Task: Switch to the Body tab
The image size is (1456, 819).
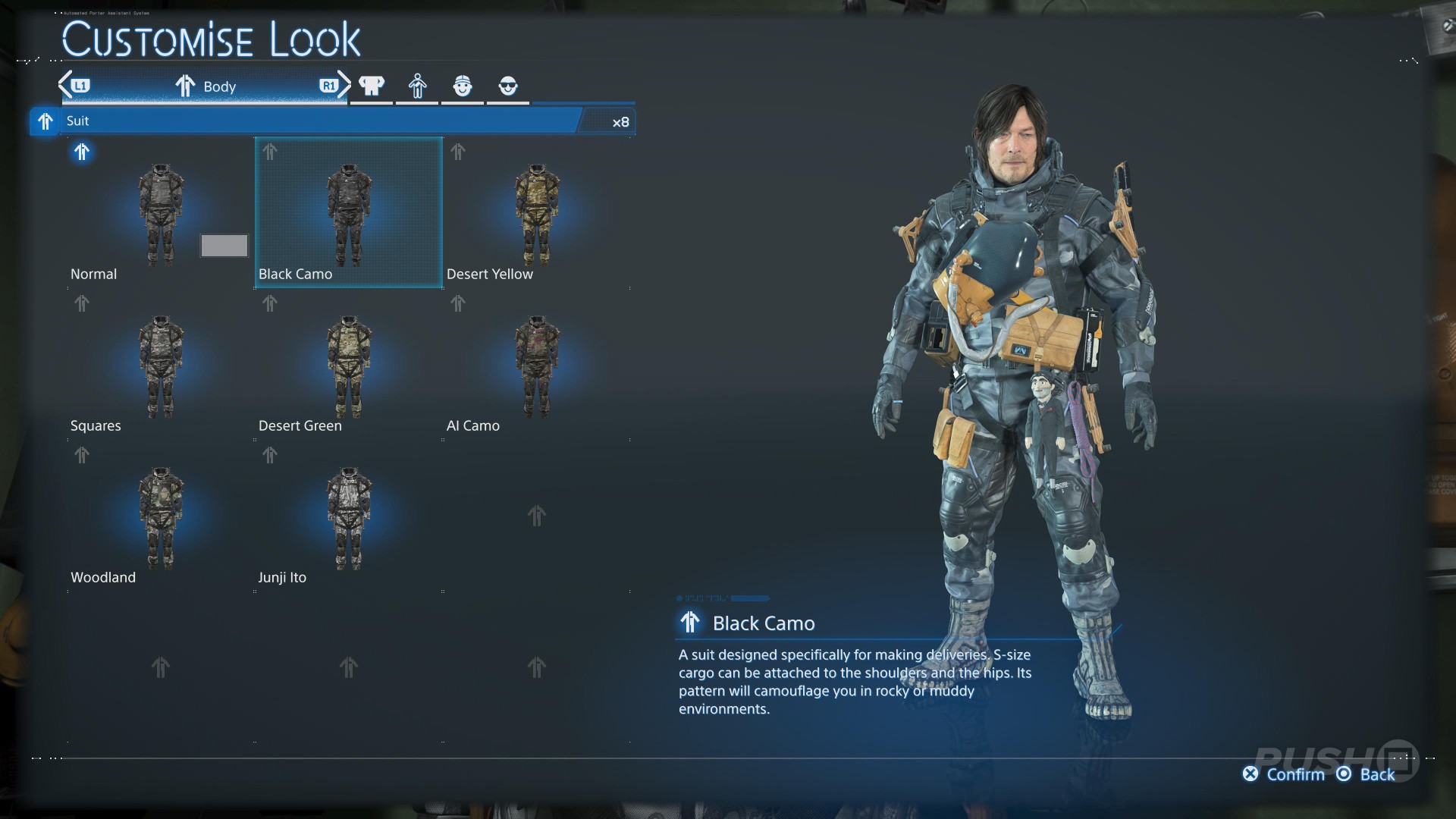Action: [205, 86]
